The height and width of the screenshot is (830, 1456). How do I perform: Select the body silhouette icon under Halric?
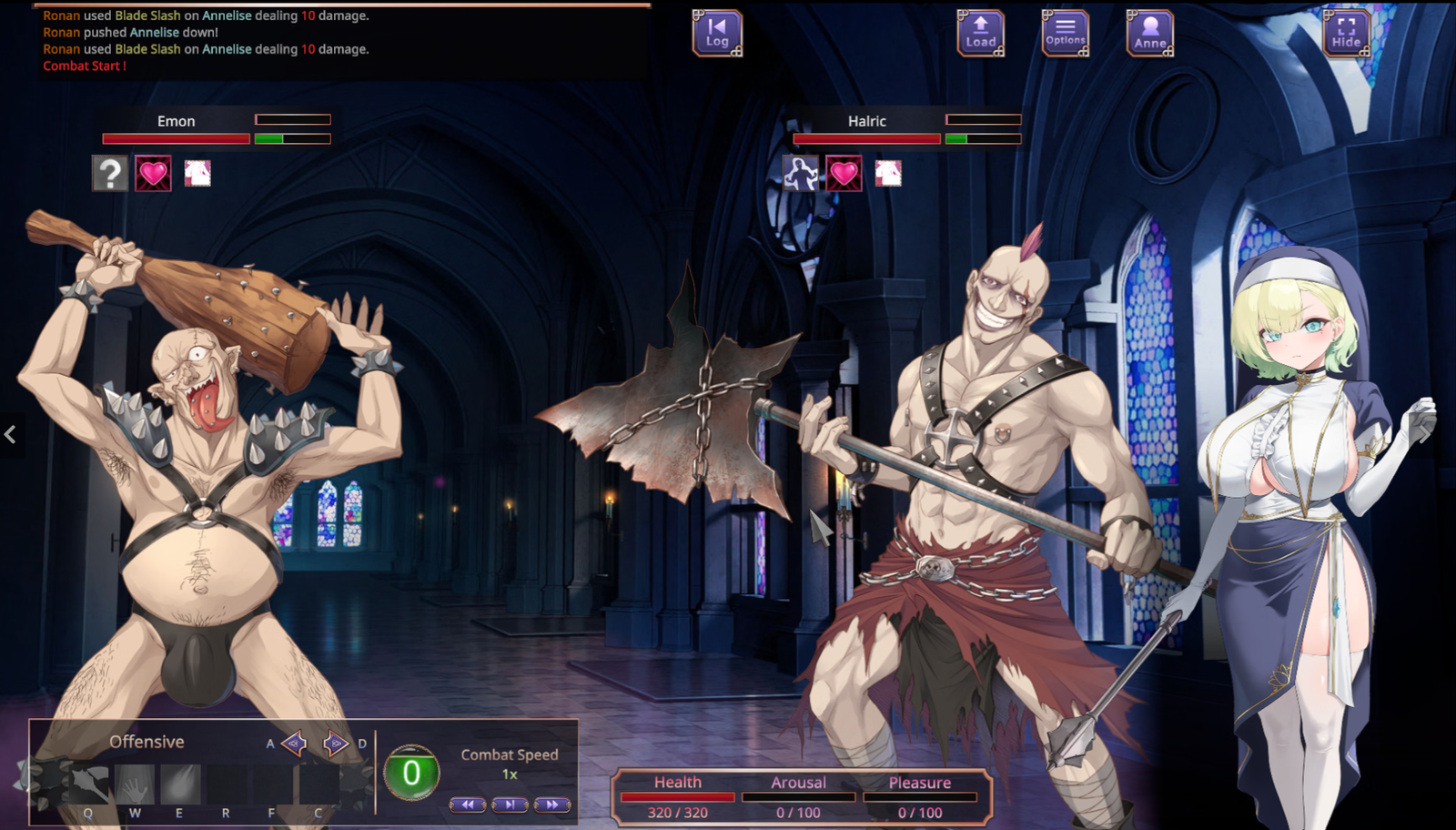tap(801, 173)
